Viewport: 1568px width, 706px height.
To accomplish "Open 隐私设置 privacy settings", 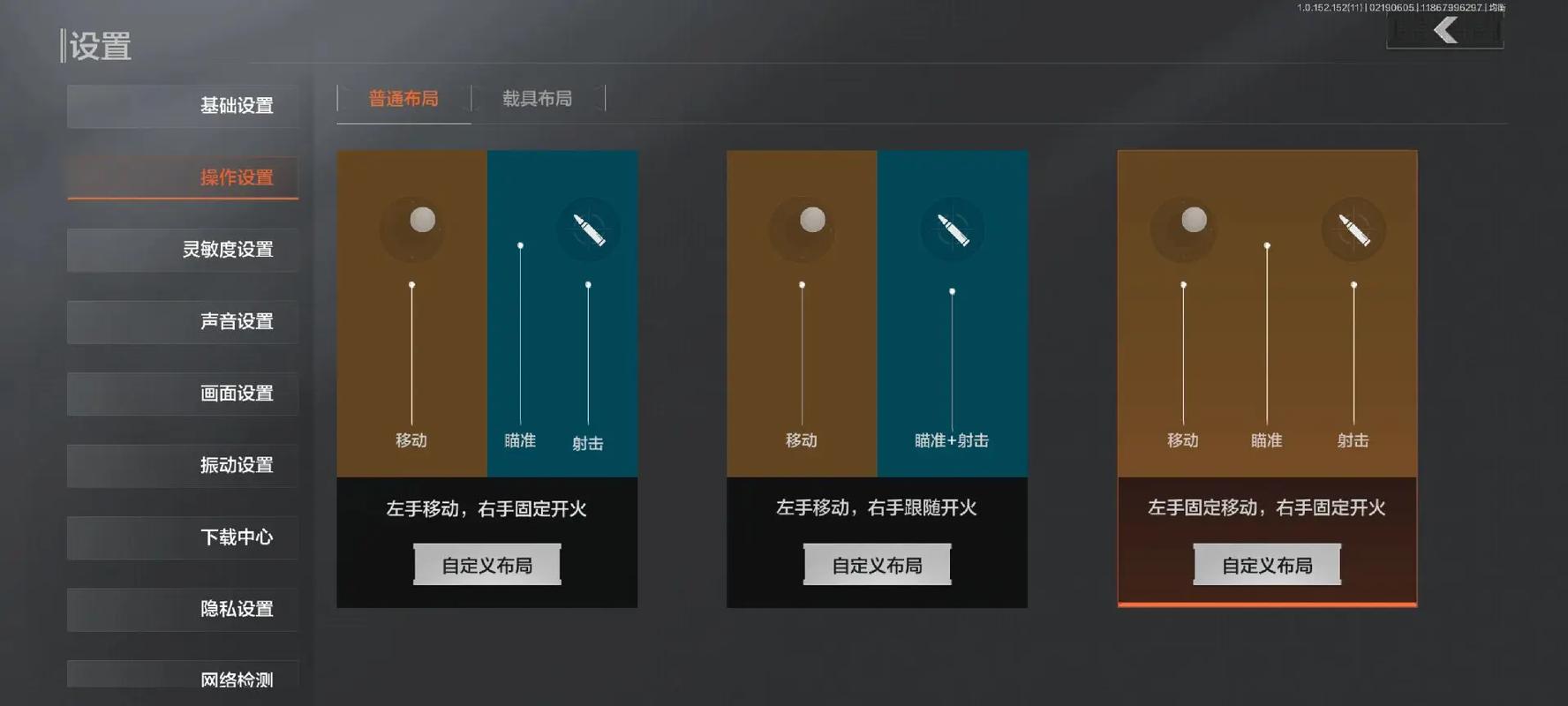I will point(183,609).
